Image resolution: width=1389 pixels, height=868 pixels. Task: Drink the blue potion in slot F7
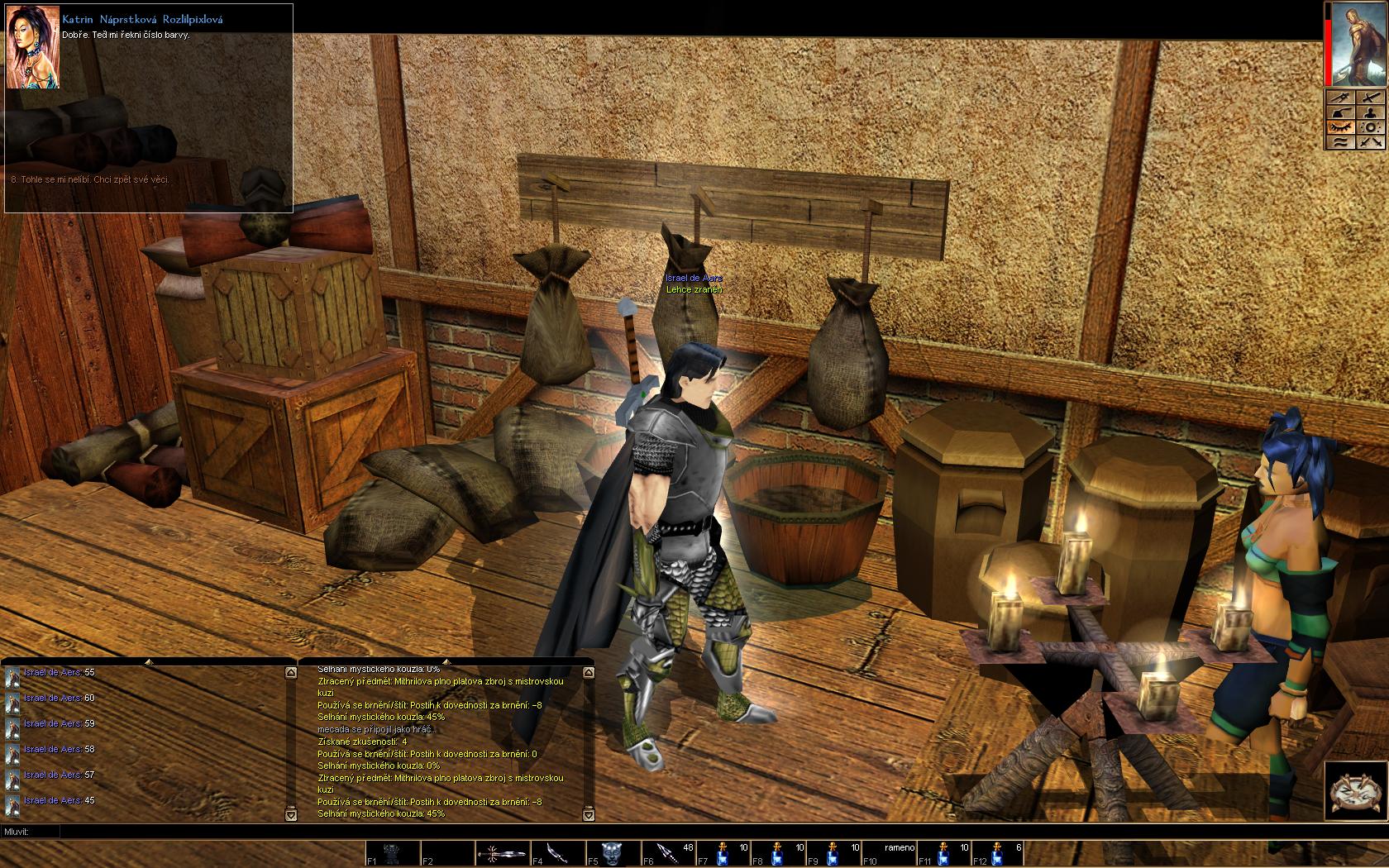pyautogui.click(x=723, y=853)
